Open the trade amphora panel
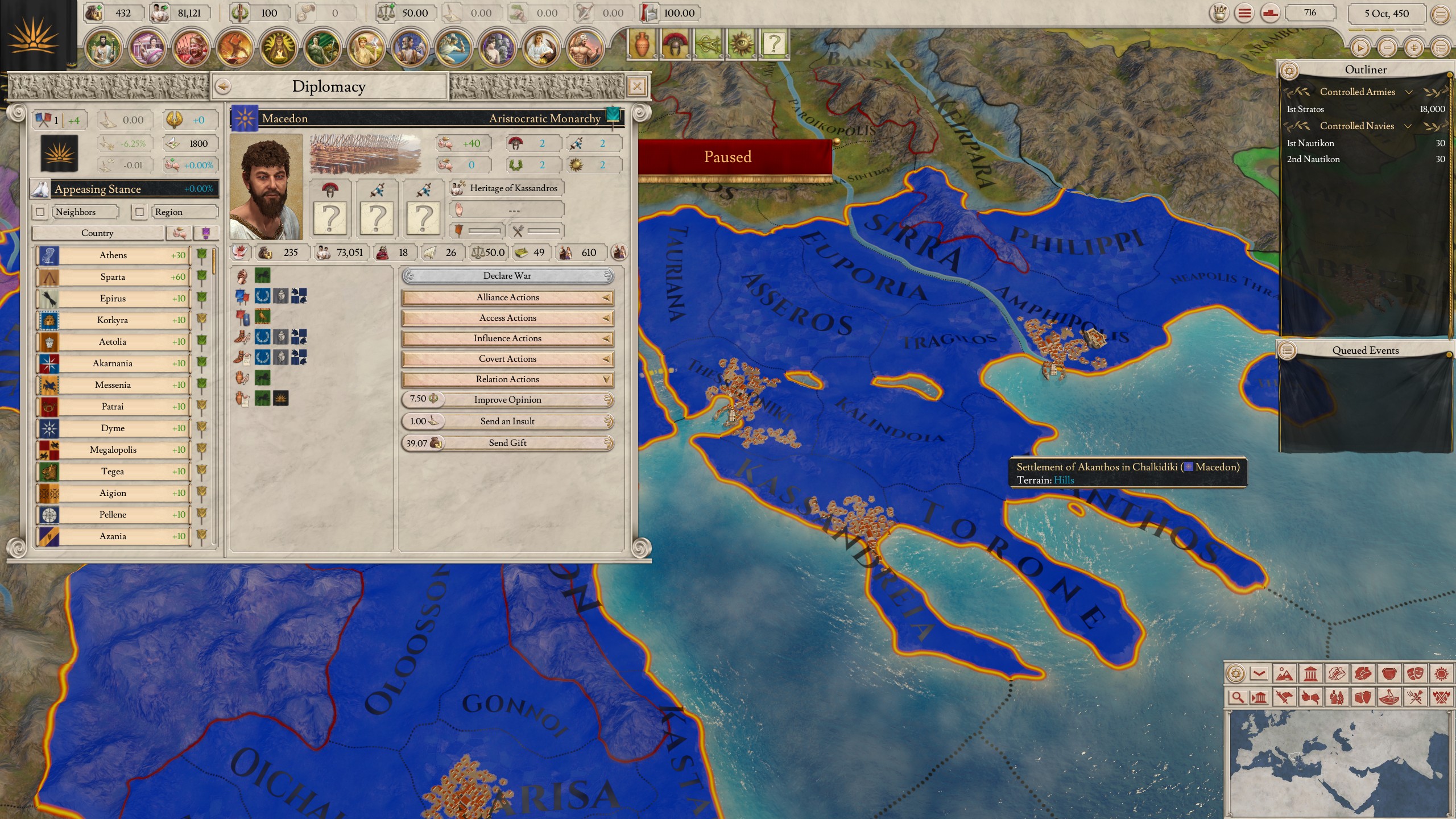Viewport: 1456px width, 819px height. coord(642,44)
